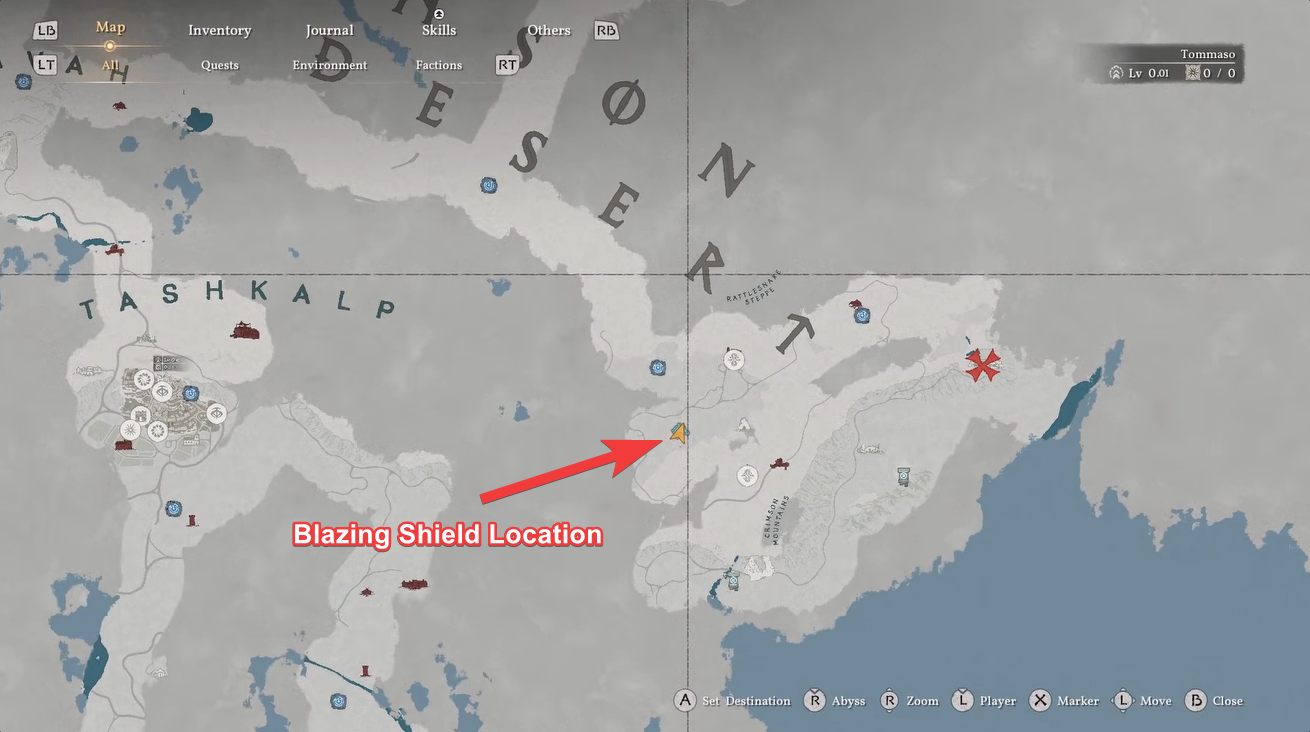The height and width of the screenshot is (732, 1310).
Task: Show only Environment markers
Action: coord(329,64)
